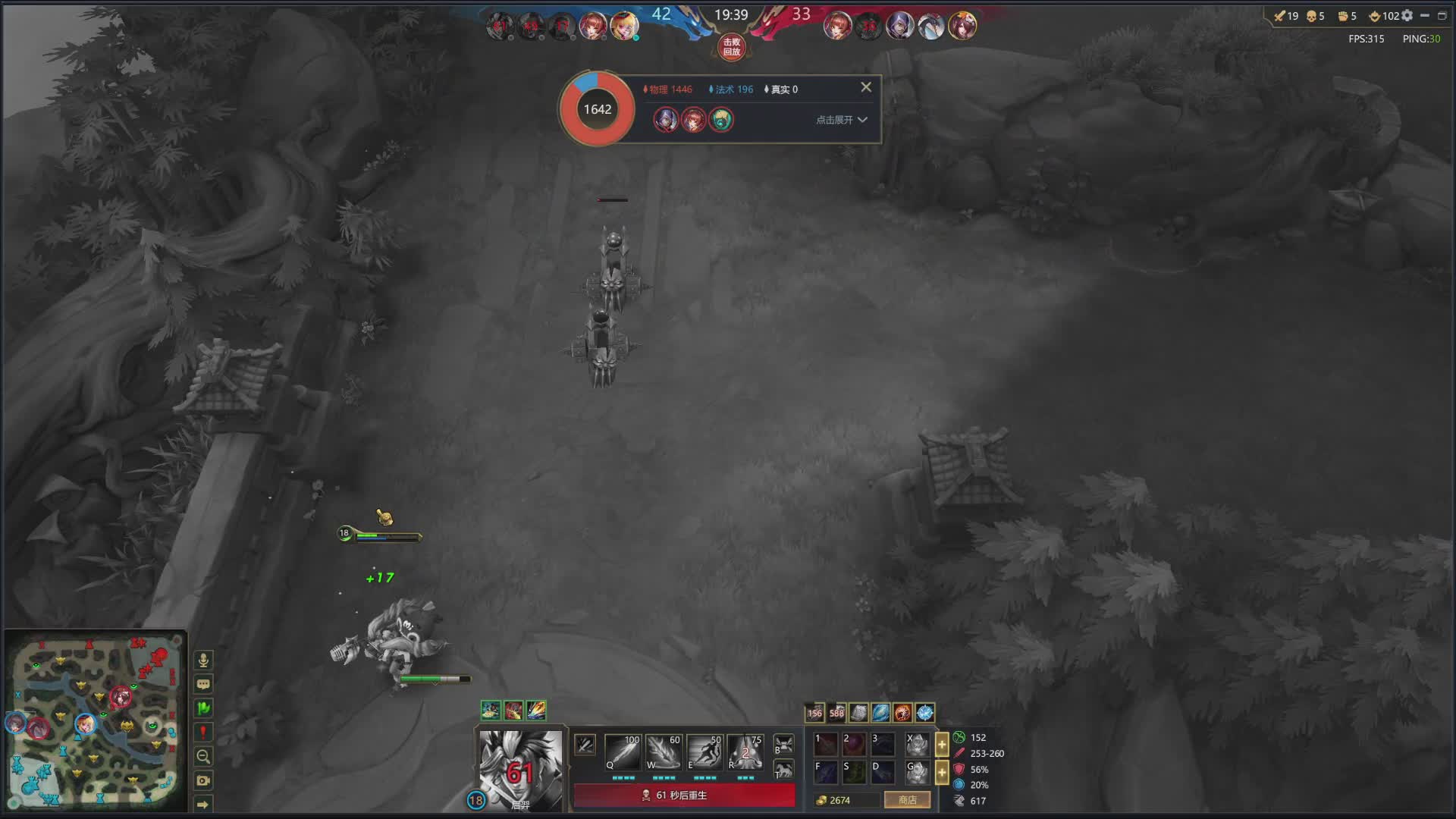The width and height of the screenshot is (1456, 819).
Task: Open the settings gear
Action: coord(1407,16)
